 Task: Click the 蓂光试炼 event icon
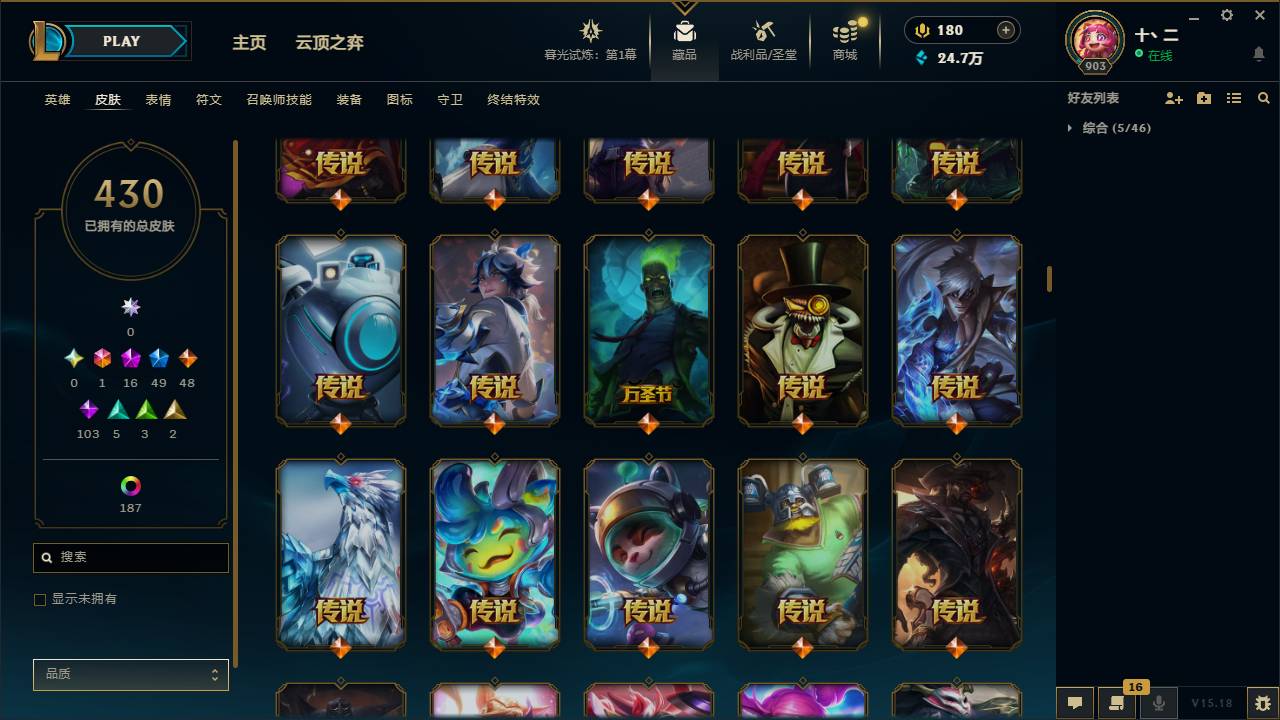[590, 32]
